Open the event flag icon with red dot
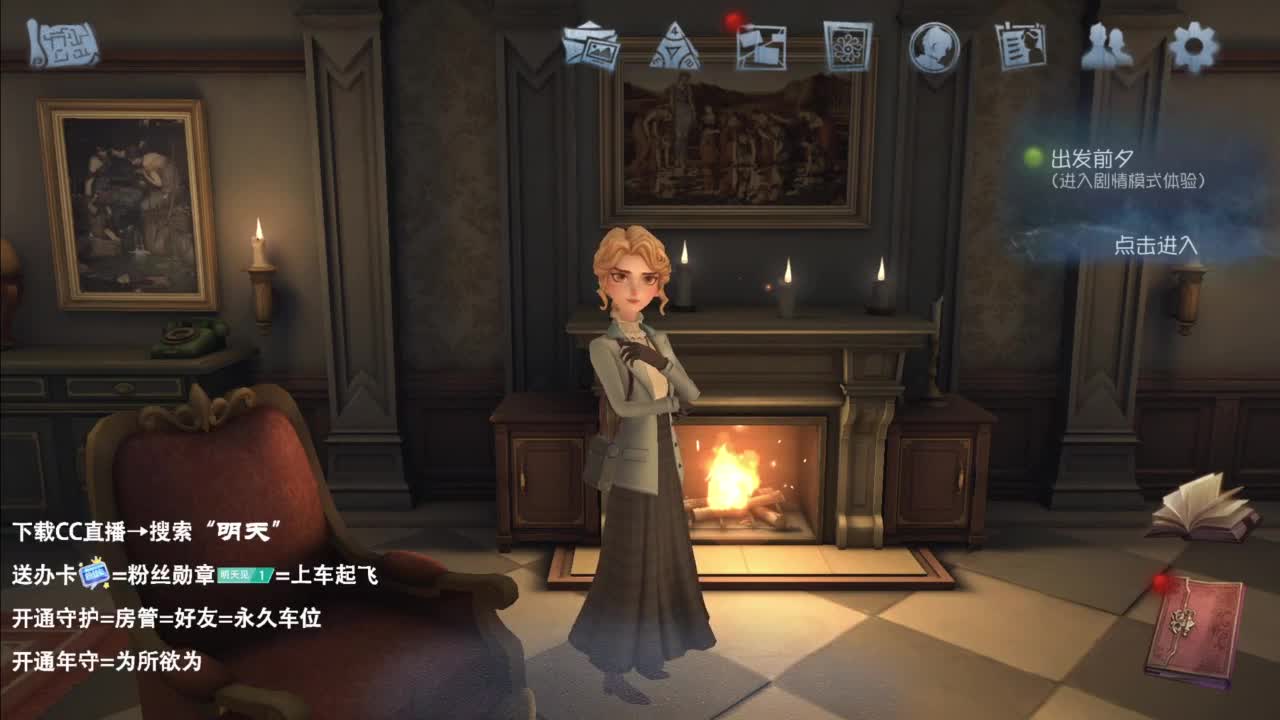The width and height of the screenshot is (1280, 720). tap(759, 46)
